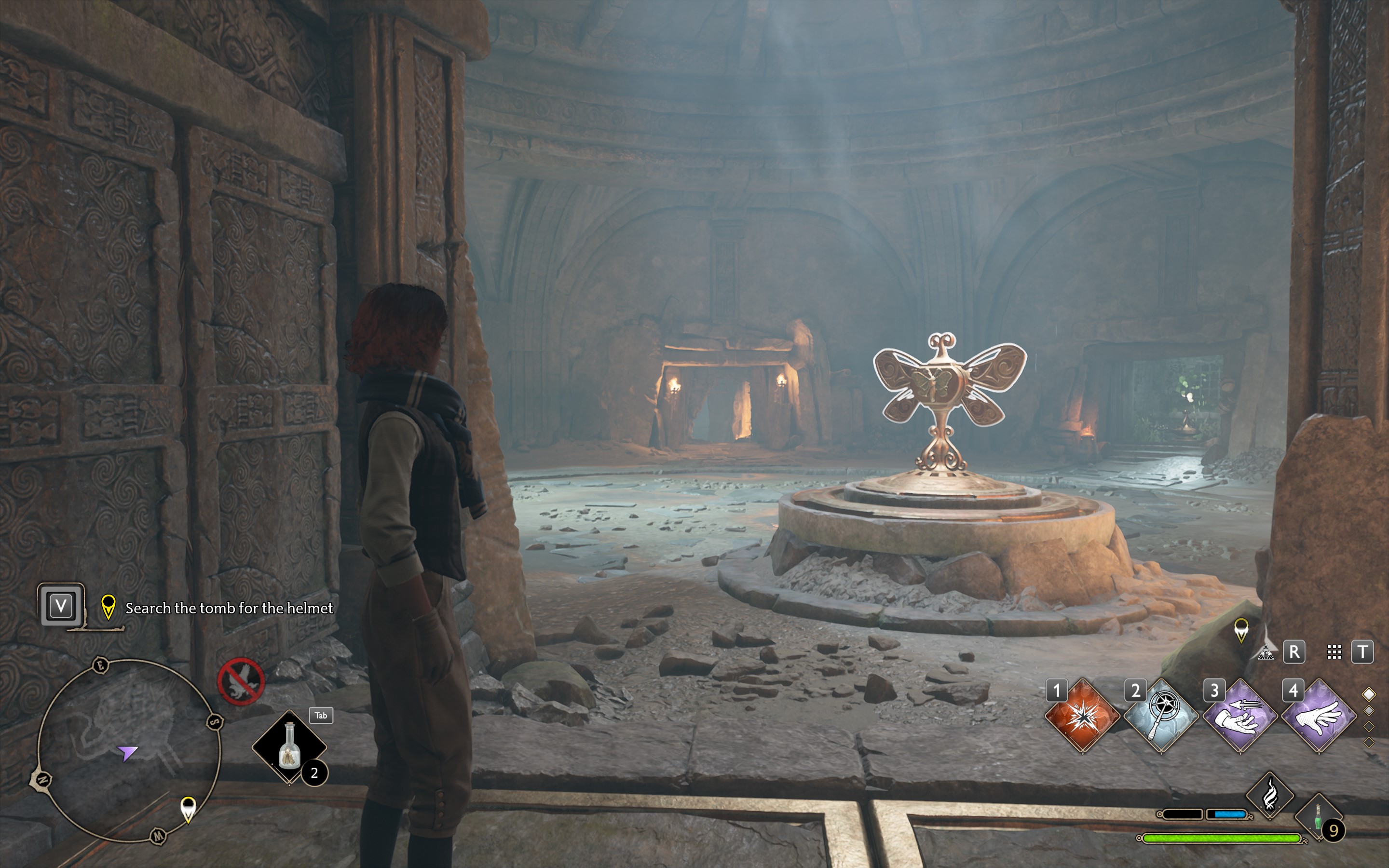Image resolution: width=1389 pixels, height=868 pixels.
Task: Activate the blue wand-light spell in slot 2
Action: (1160, 716)
